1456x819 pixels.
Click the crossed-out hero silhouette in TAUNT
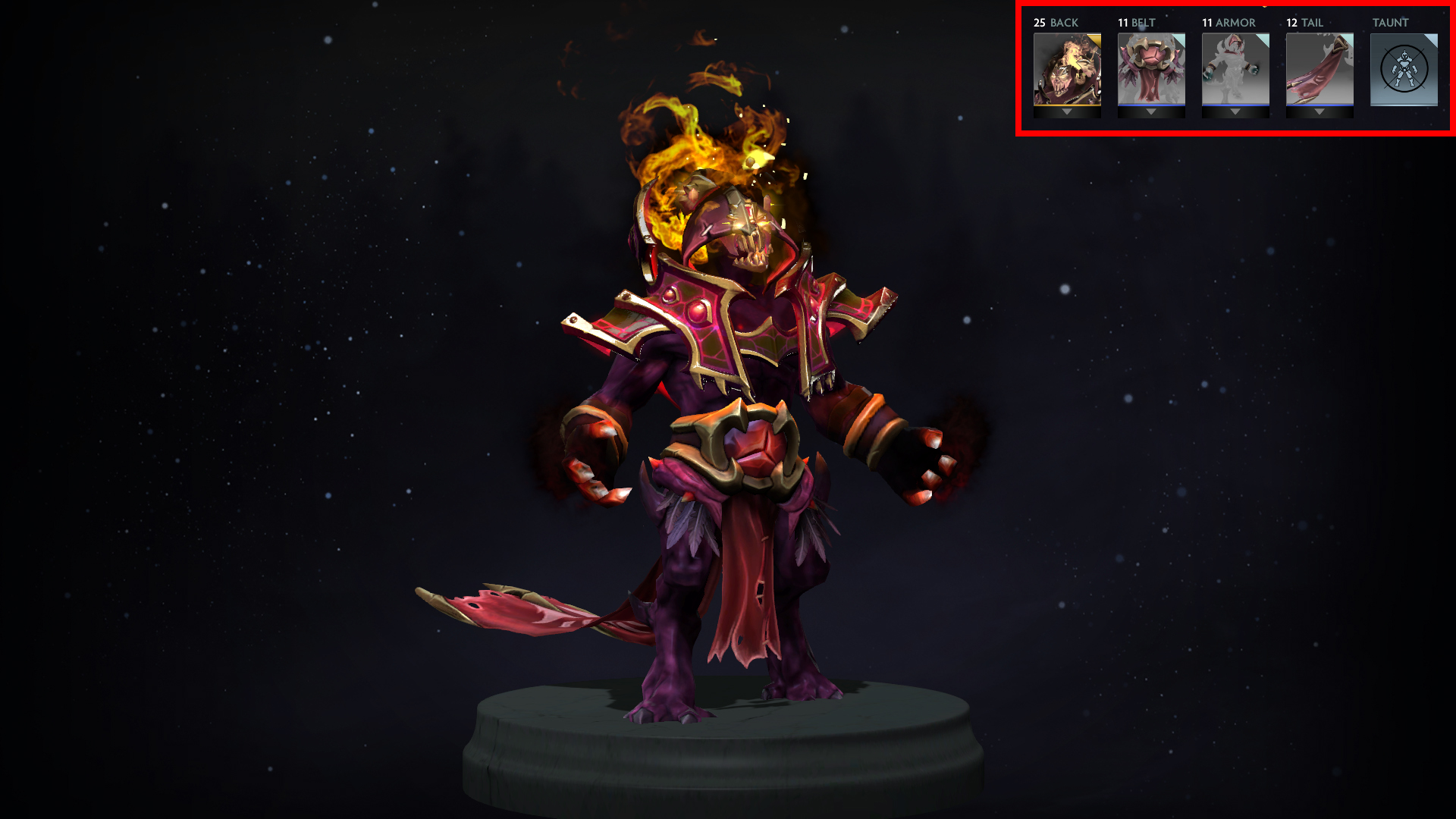[x=1403, y=70]
